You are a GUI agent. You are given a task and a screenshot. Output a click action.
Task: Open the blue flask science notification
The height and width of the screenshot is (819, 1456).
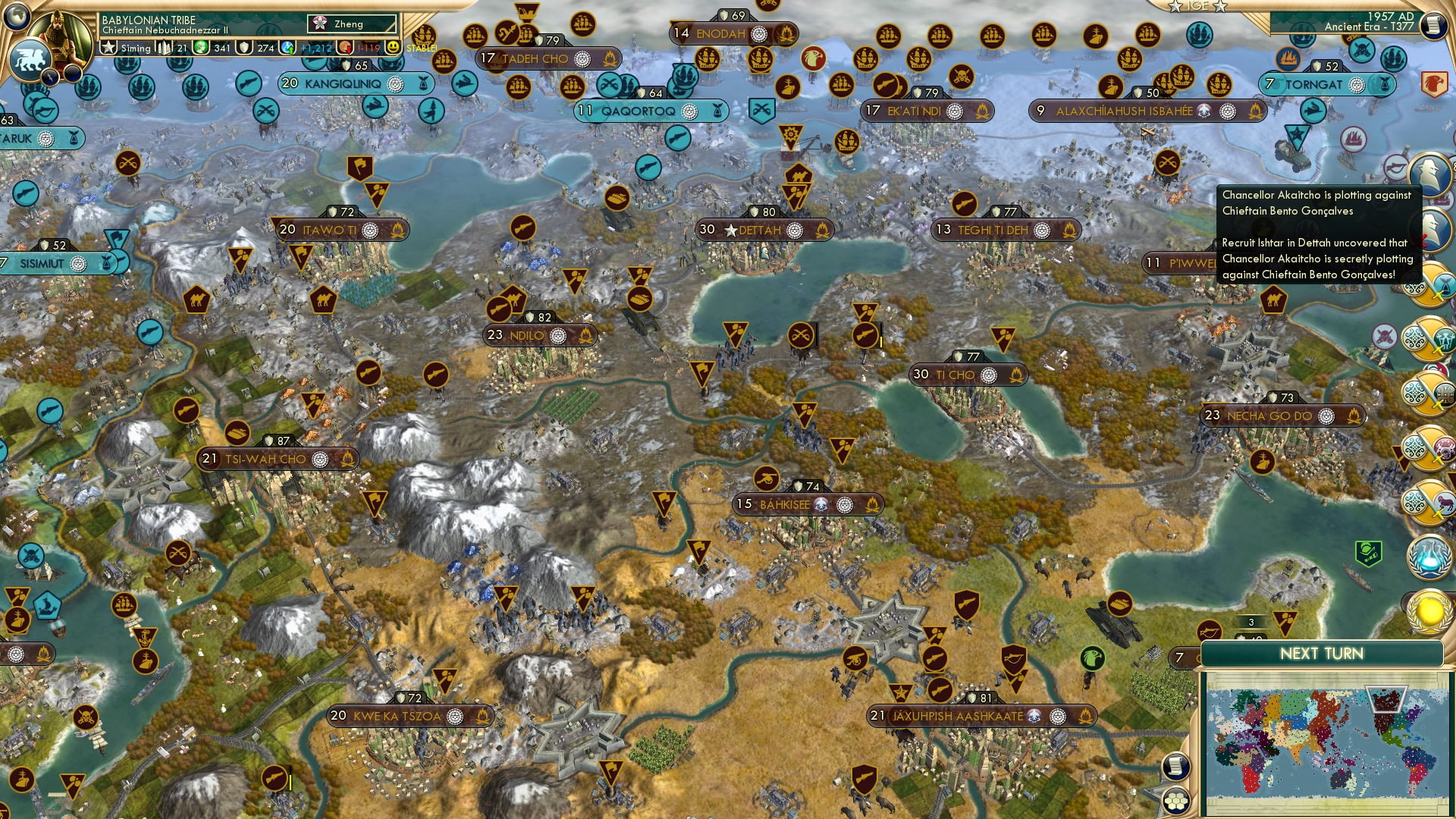(x=1429, y=556)
